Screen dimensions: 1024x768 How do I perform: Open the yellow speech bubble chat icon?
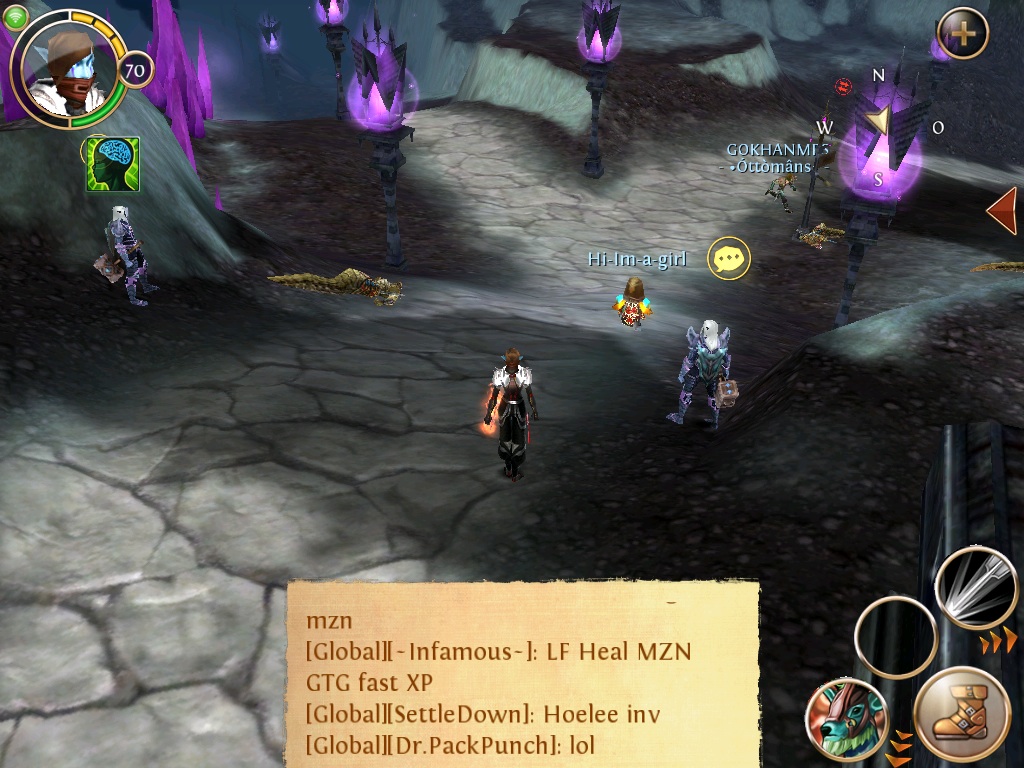click(729, 259)
